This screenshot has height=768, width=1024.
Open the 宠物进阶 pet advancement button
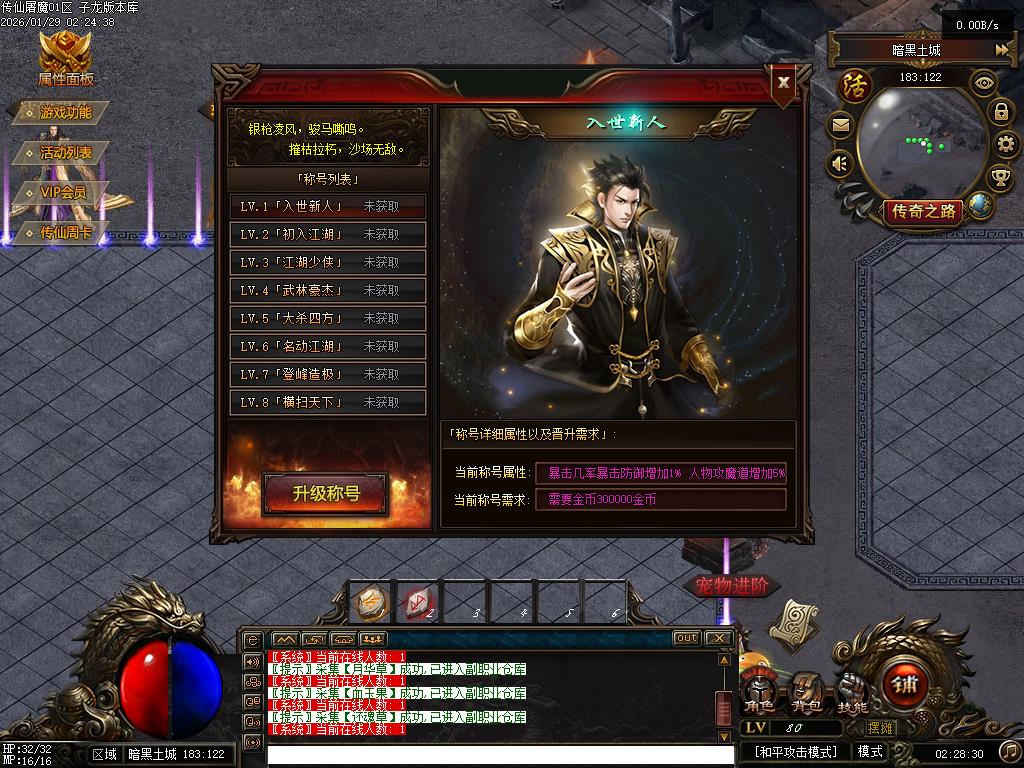click(x=733, y=585)
